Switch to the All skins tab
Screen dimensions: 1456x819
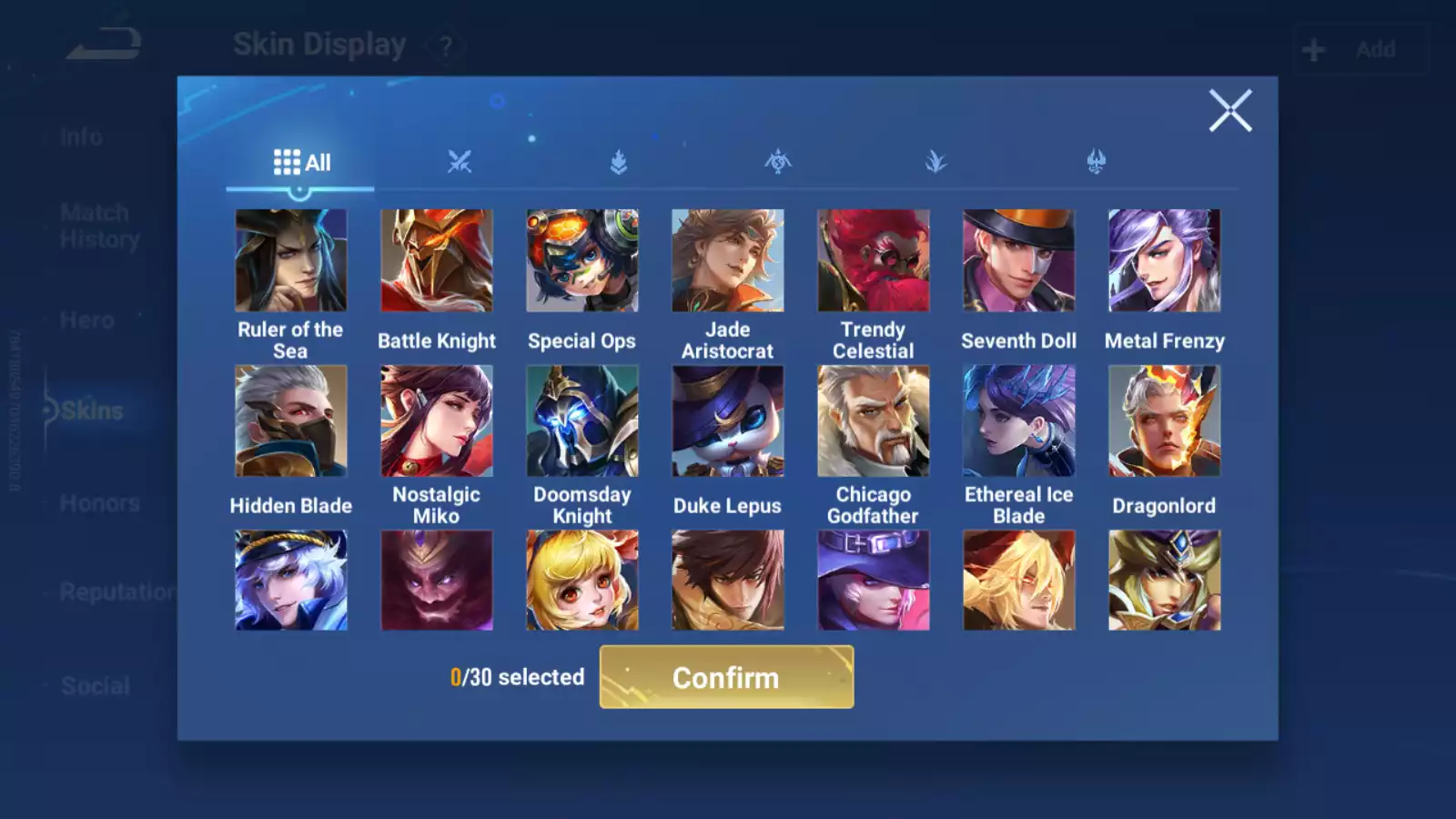(x=300, y=162)
